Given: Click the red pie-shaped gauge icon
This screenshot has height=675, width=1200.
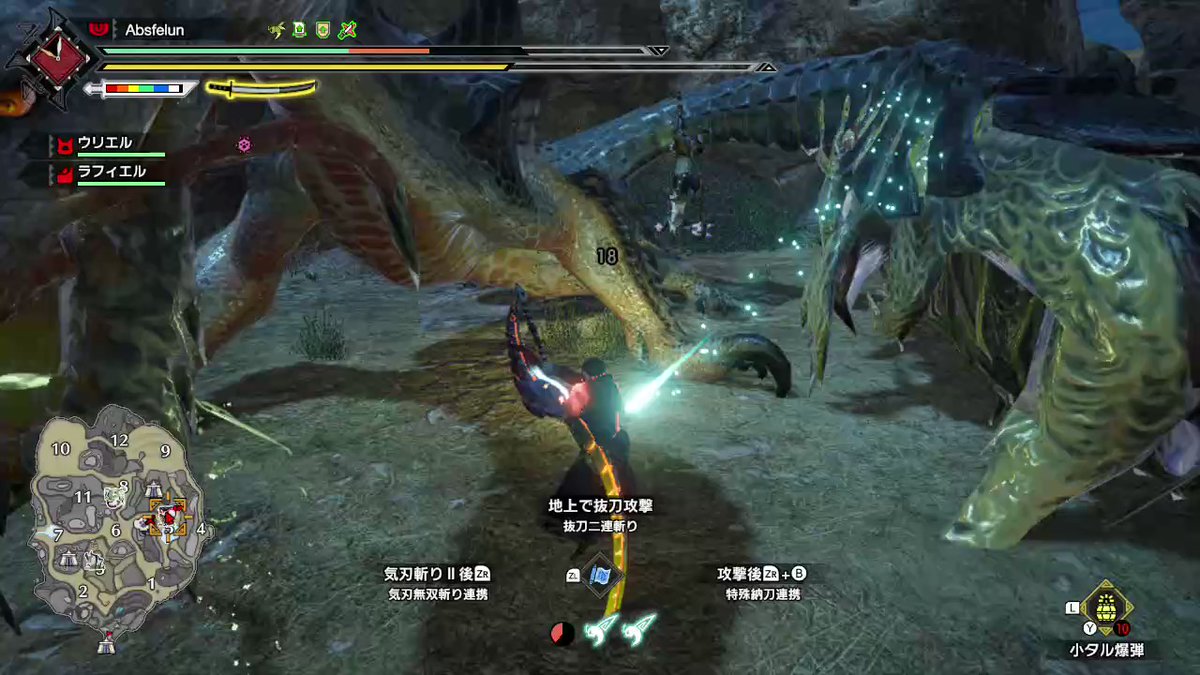Looking at the screenshot, I should coord(561,631).
